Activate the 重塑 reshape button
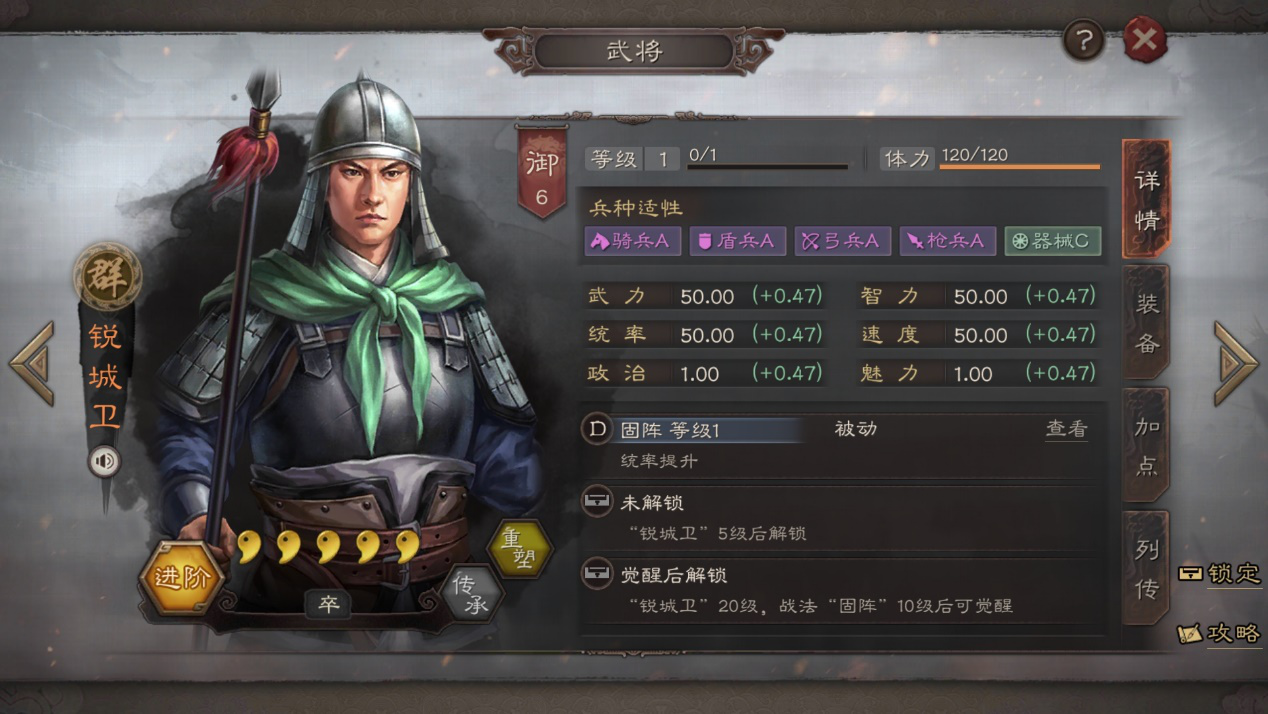Image resolution: width=1268 pixels, height=714 pixels. click(x=519, y=548)
